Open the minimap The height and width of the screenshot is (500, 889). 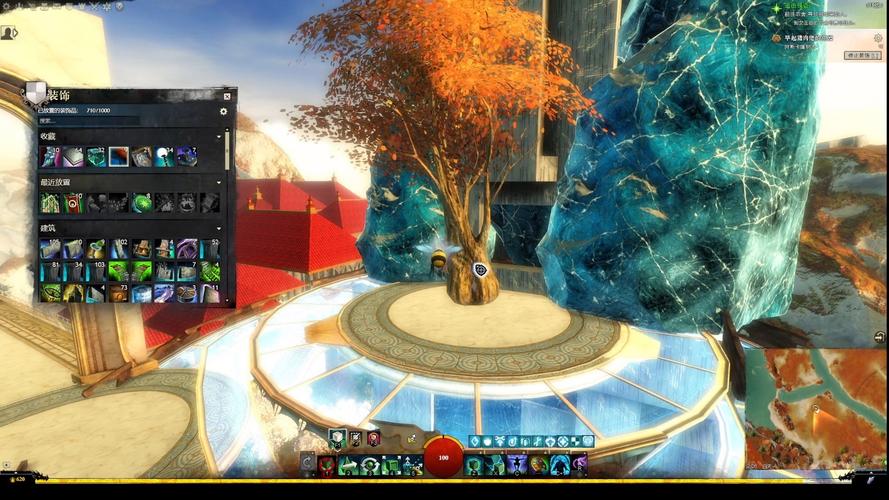tap(815, 410)
